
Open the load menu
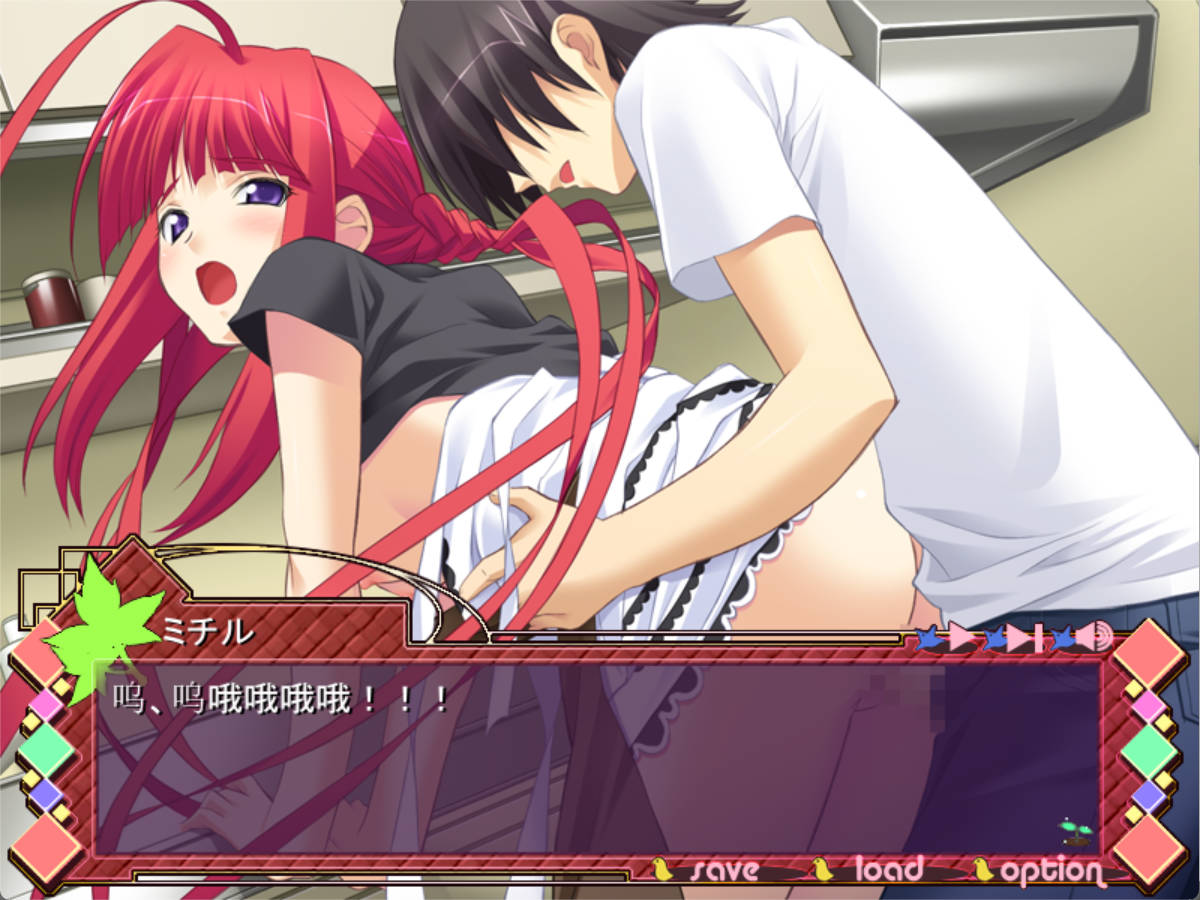[886, 870]
